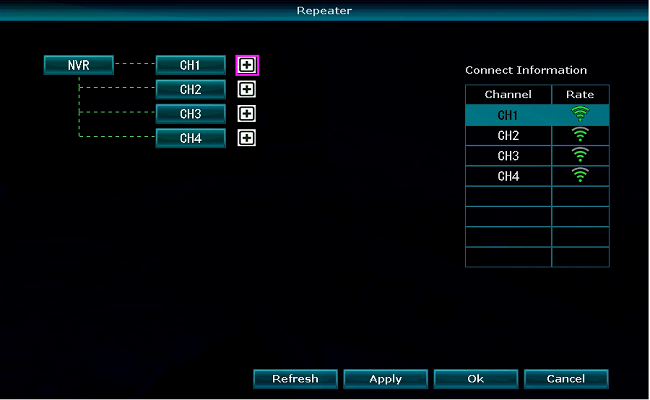This screenshot has width=650, height=400.
Task: Cancel the Repeater dialog
Action: pos(566,379)
